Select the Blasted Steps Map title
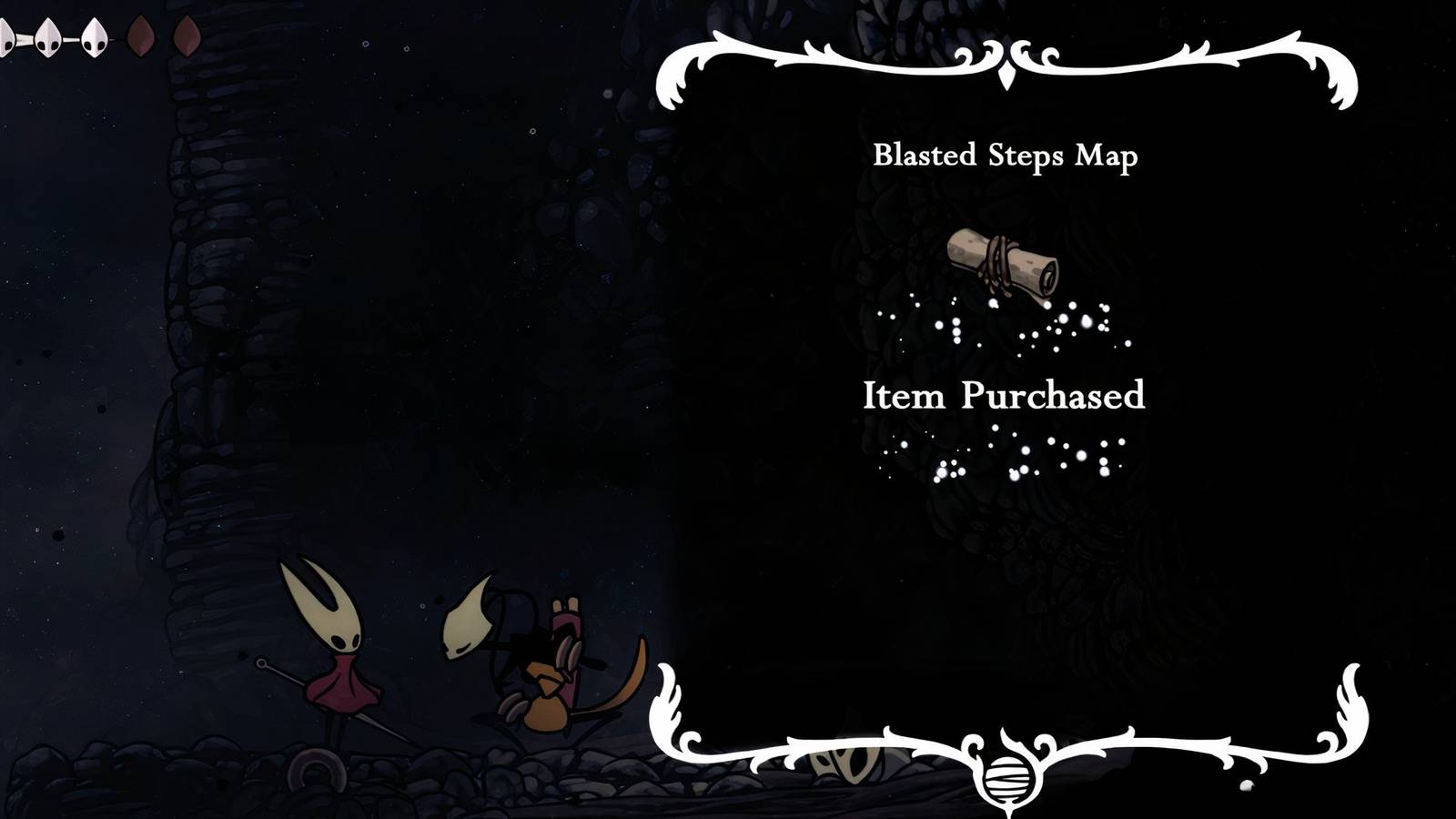The width and height of the screenshot is (1456, 819). 1005,157
